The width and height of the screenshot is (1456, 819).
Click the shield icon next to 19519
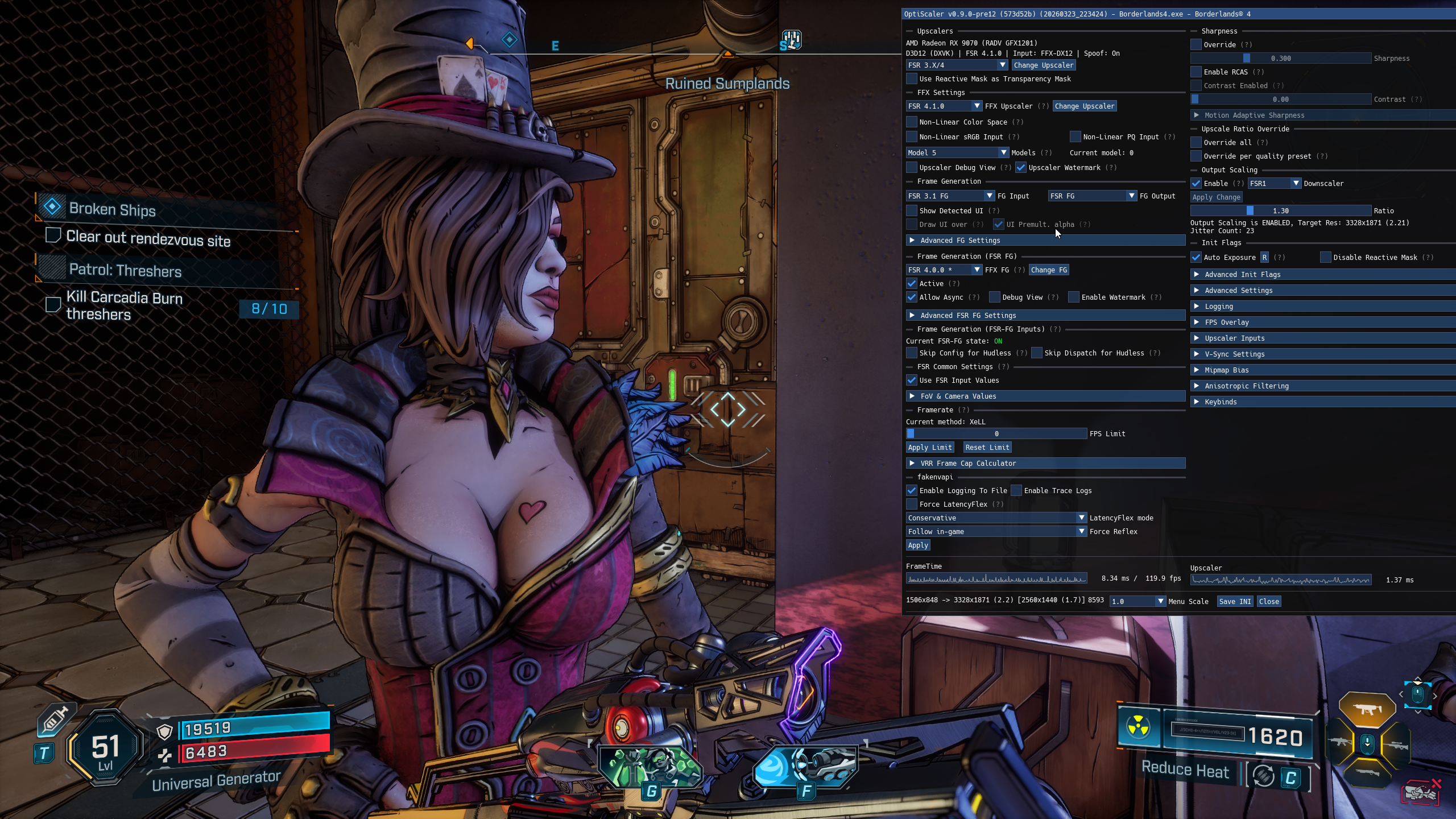(x=165, y=733)
